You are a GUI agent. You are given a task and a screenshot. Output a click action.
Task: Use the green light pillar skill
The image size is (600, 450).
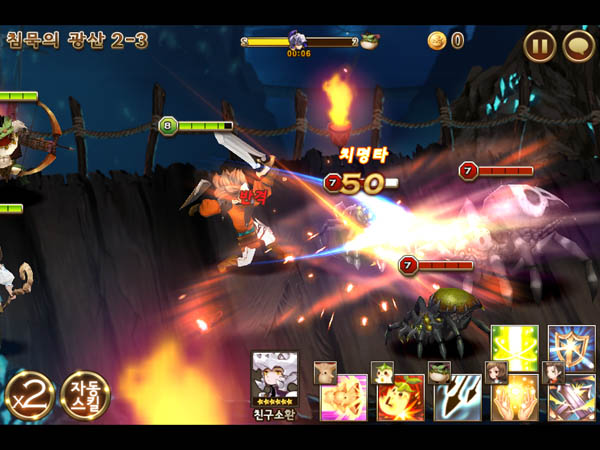pyautogui.click(x=515, y=347)
